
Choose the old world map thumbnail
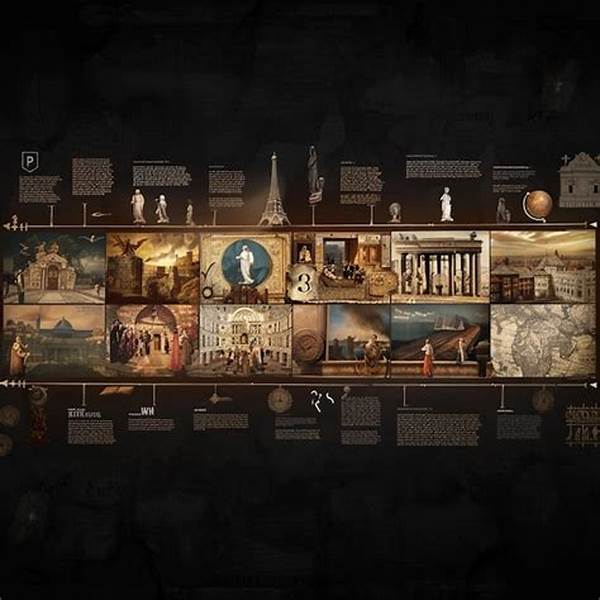point(543,340)
